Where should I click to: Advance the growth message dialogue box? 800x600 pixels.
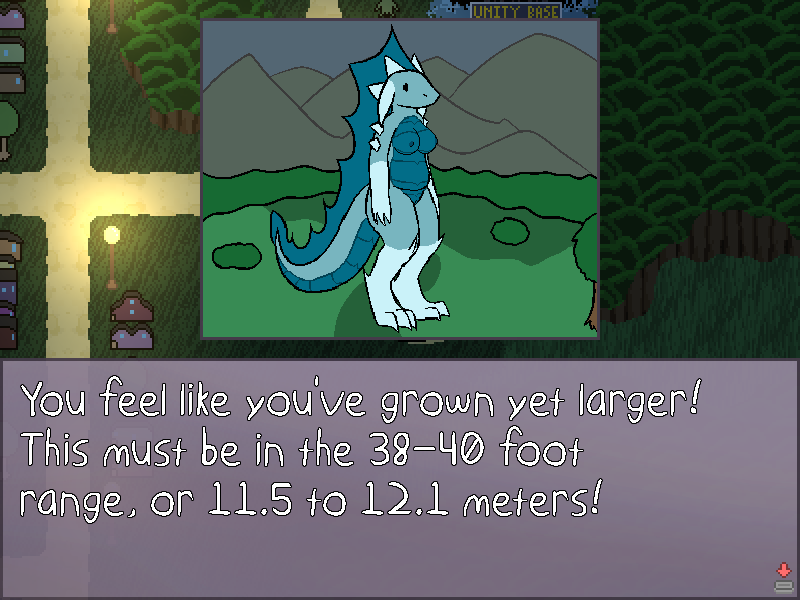click(783, 575)
